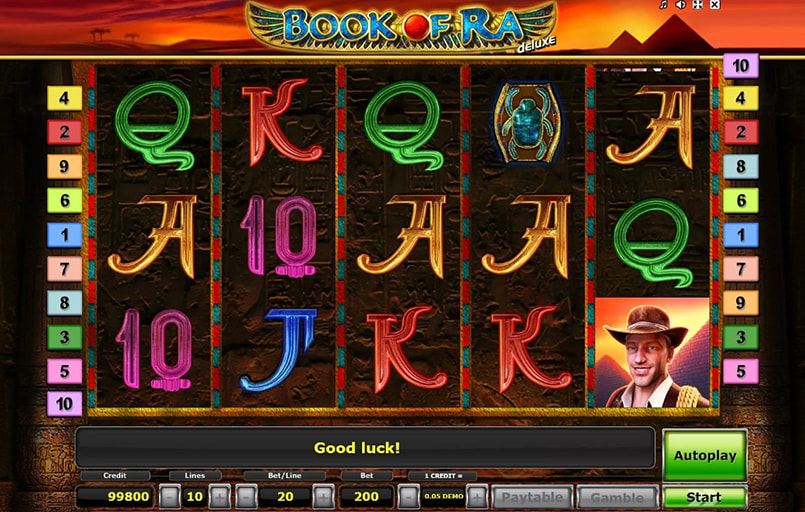Switch to fullscreen mode
The width and height of the screenshot is (805, 512).
pos(697,5)
